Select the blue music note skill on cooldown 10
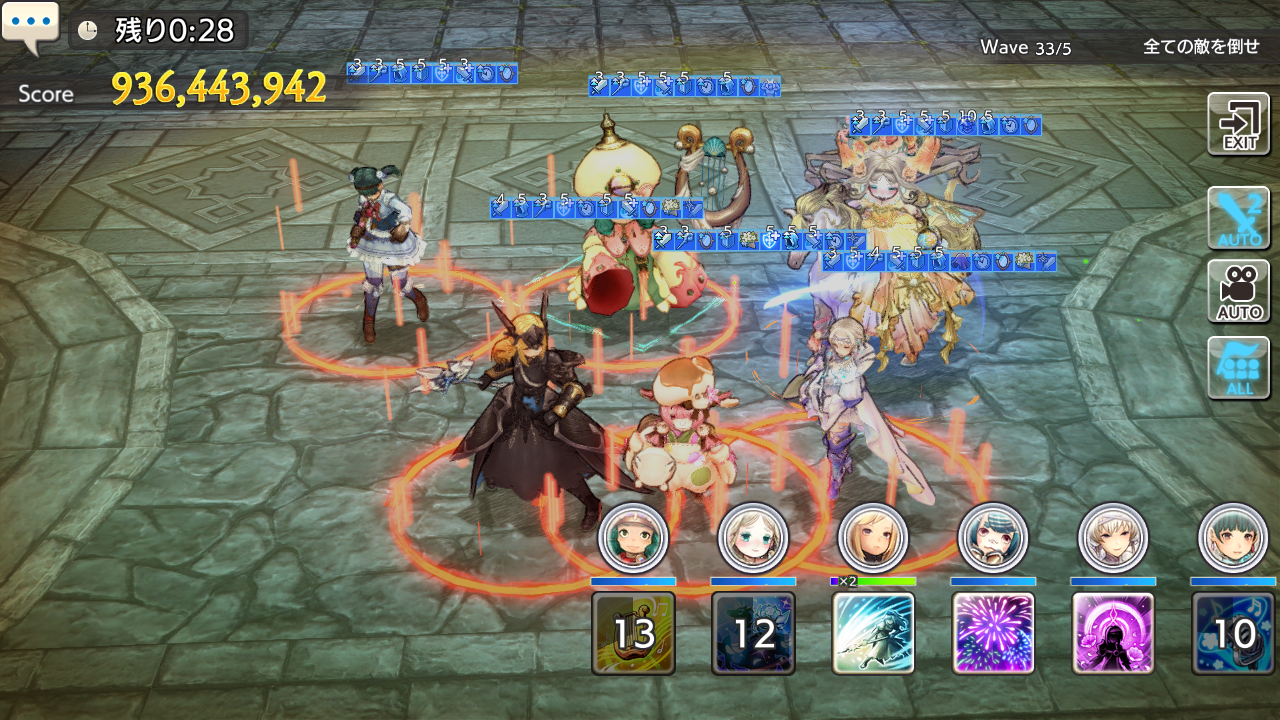The height and width of the screenshot is (720, 1280). [x=1233, y=633]
